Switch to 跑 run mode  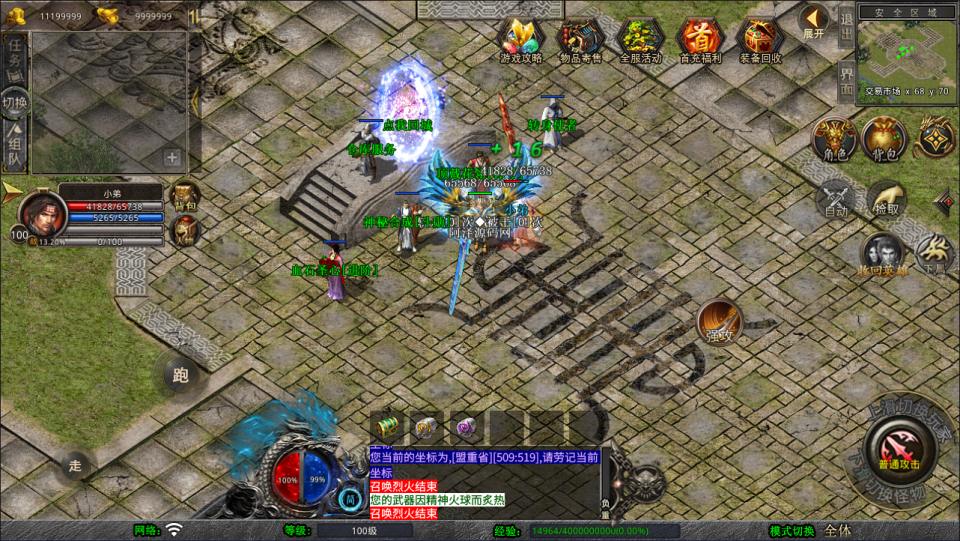(181, 375)
